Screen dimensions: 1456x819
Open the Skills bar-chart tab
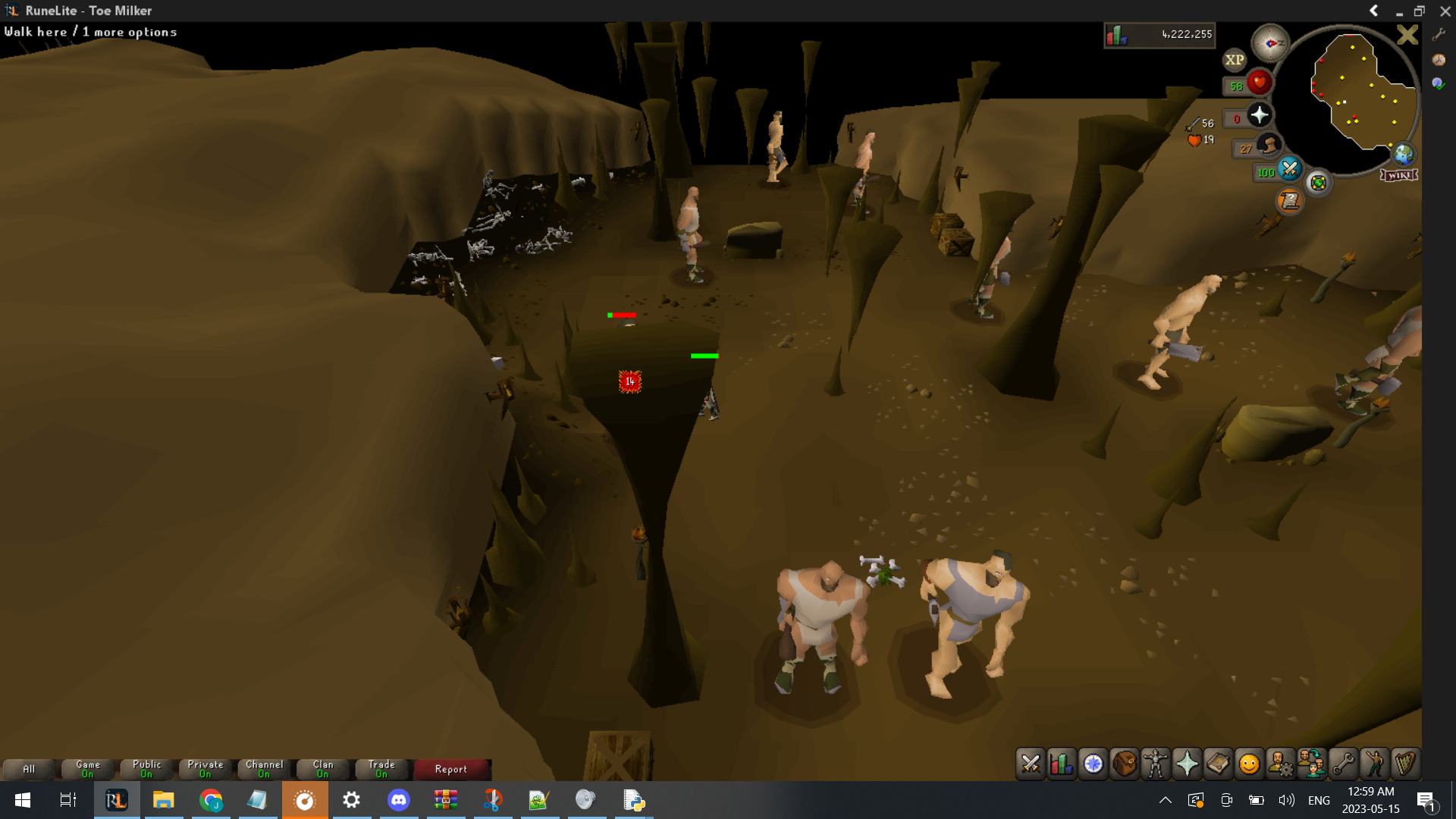pyautogui.click(x=1062, y=764)
